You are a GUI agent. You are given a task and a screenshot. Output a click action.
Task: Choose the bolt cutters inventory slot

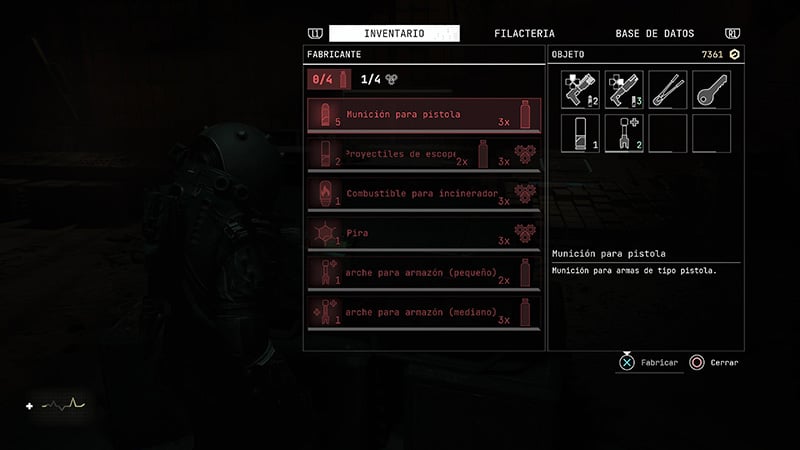point(667,90)
